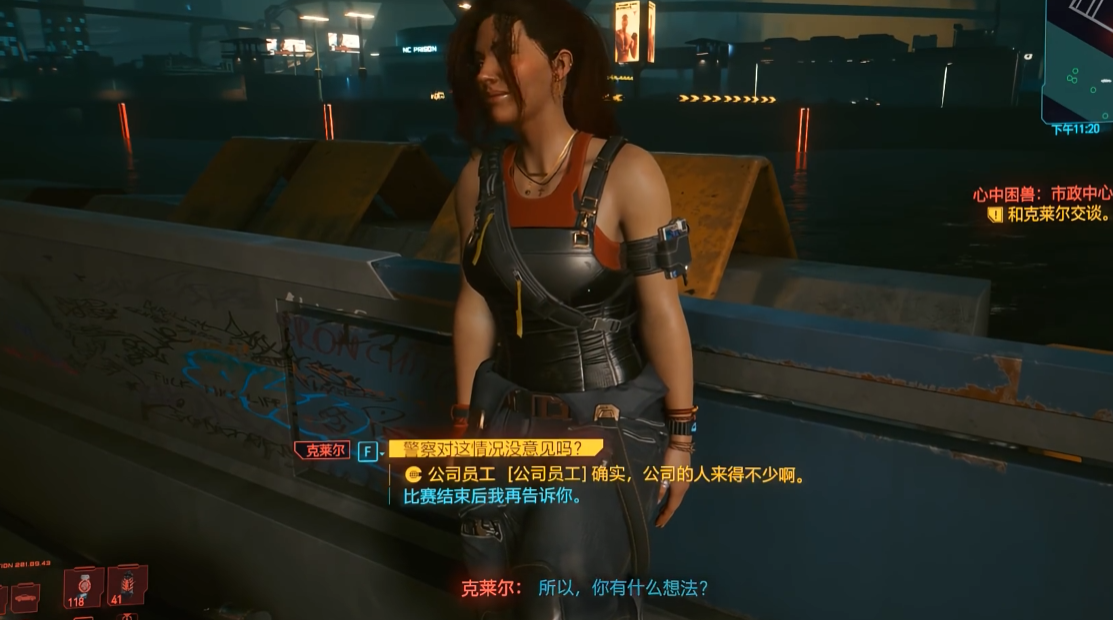Choose the reply asking about the police
The image size is (1113, 620).
pyautogui.click(x=497, y=449)
